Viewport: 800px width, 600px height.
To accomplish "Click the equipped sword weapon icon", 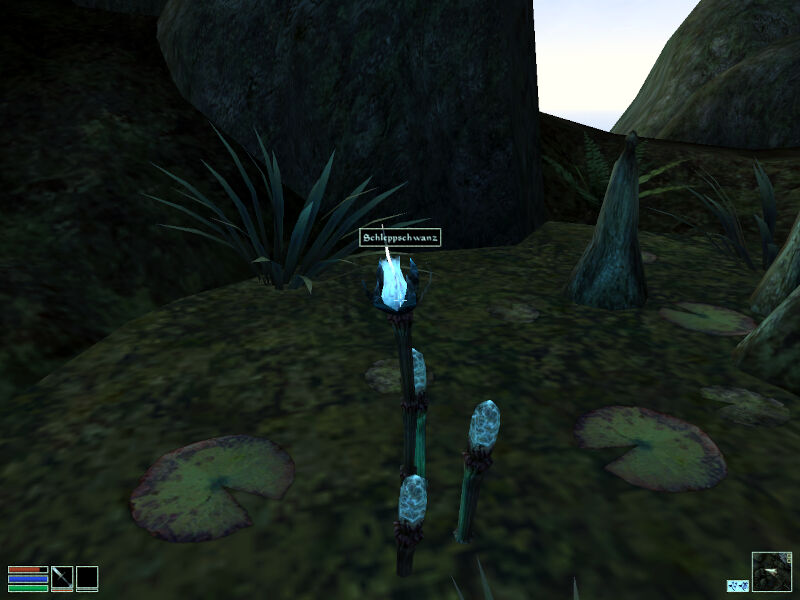I will tap(62, 577).
